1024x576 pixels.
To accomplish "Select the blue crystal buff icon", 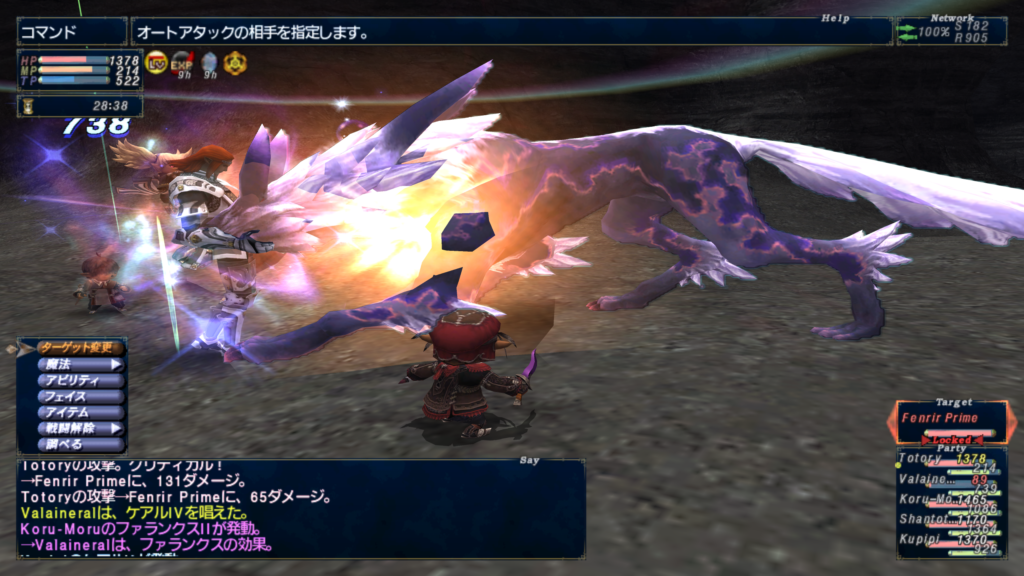I will pos(208,63).
